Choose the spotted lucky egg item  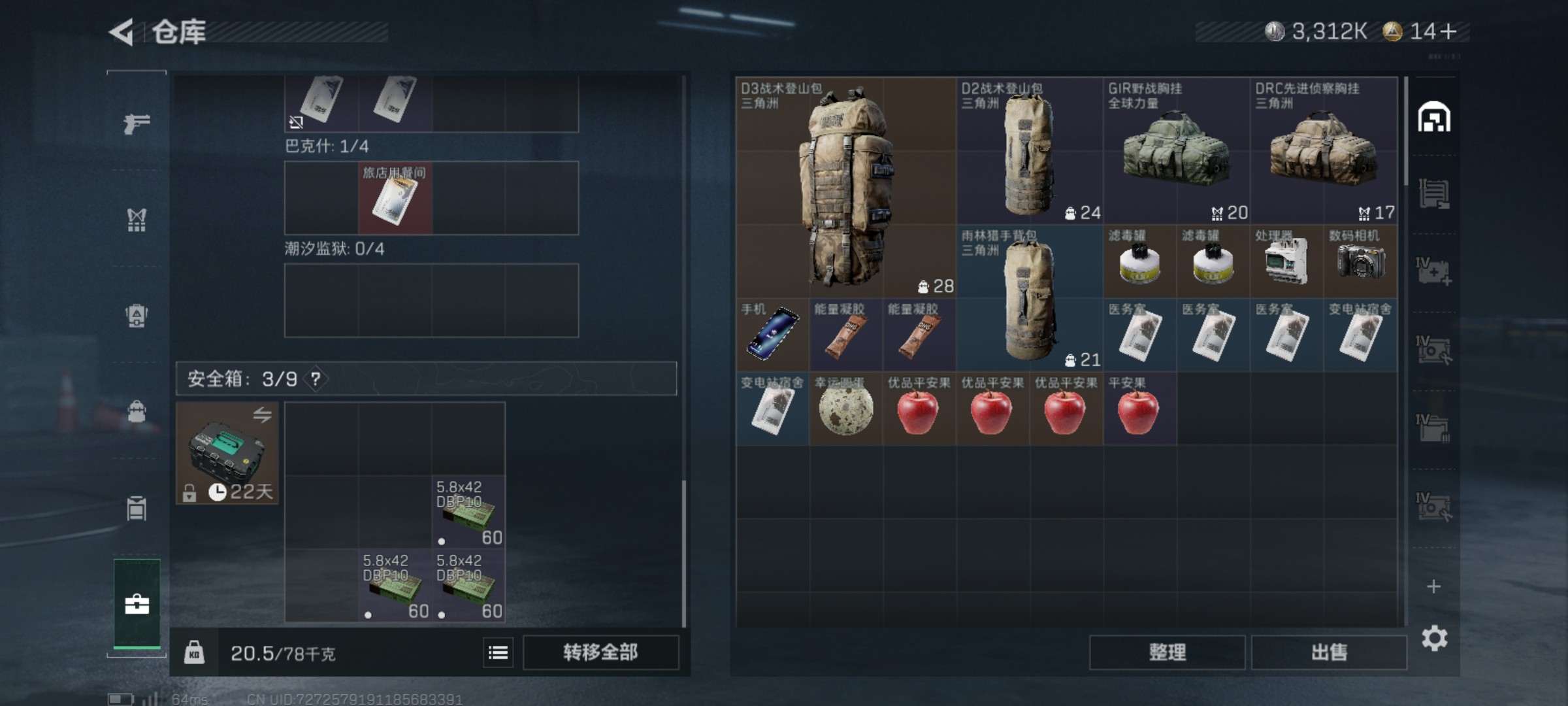pos(846,409)
